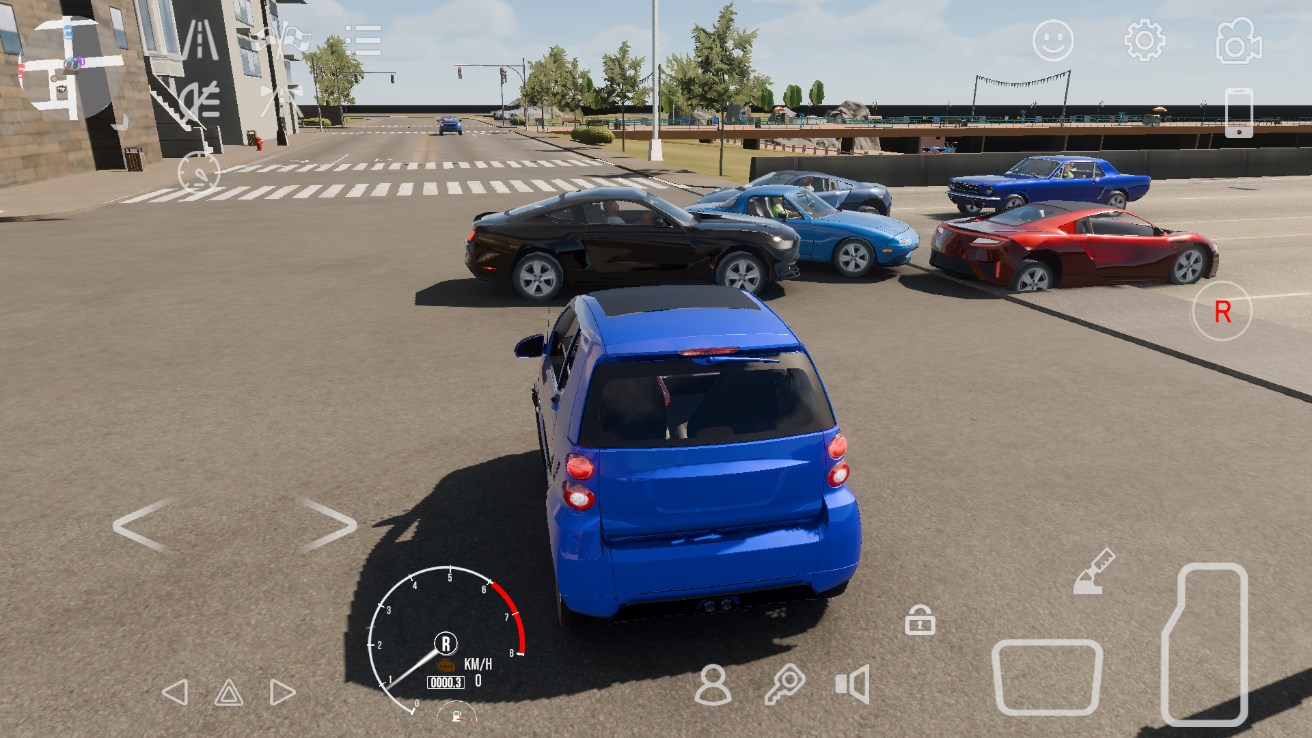Open the settings gear menu

coord(1144,41)
